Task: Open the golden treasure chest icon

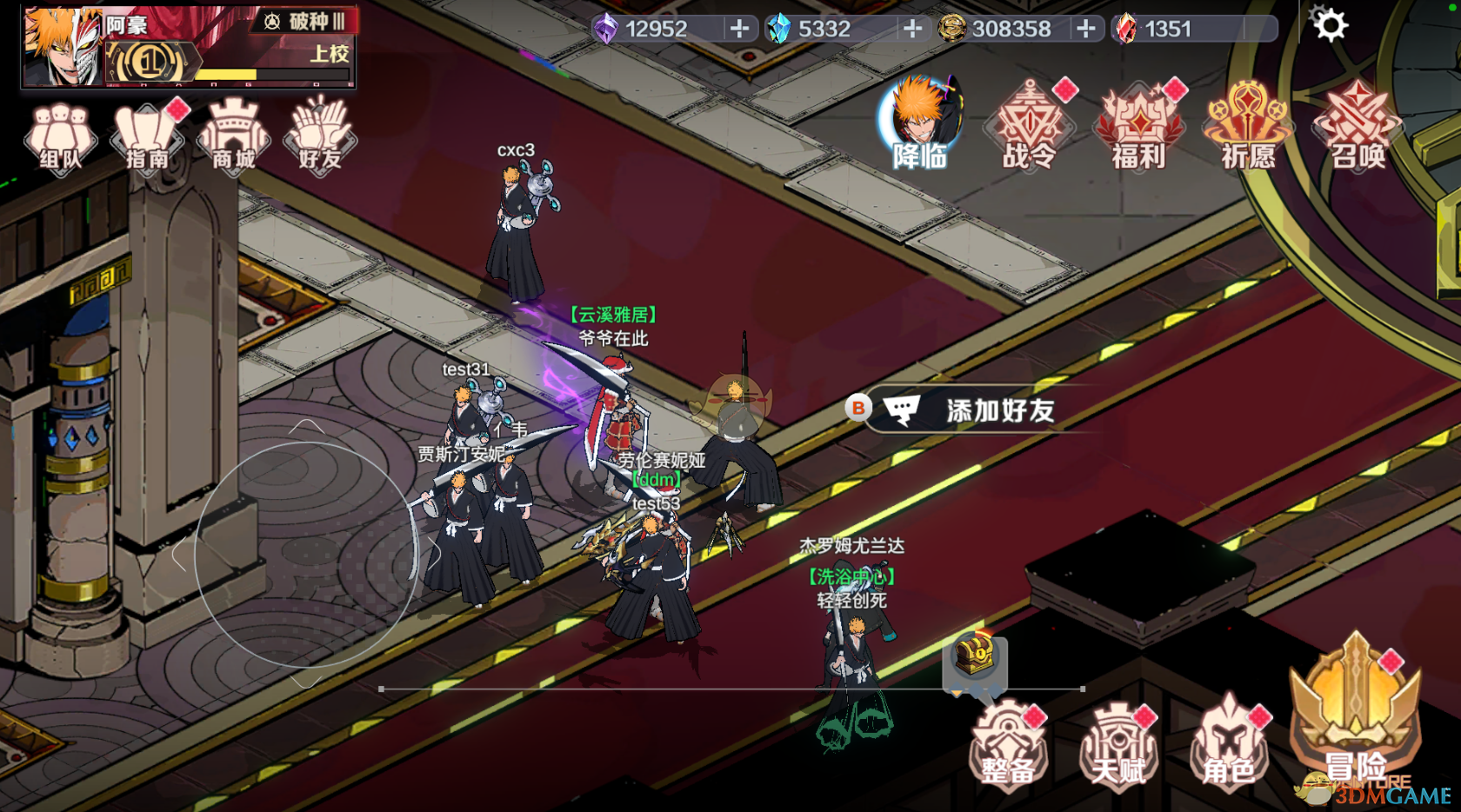Action: pos(975,656)
